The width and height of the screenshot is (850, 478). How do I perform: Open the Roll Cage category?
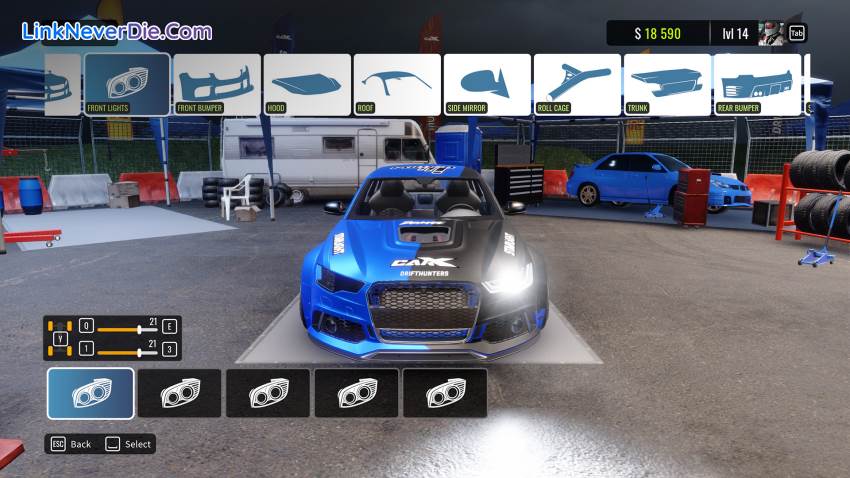pyautogui.click(x=577, y=84)
